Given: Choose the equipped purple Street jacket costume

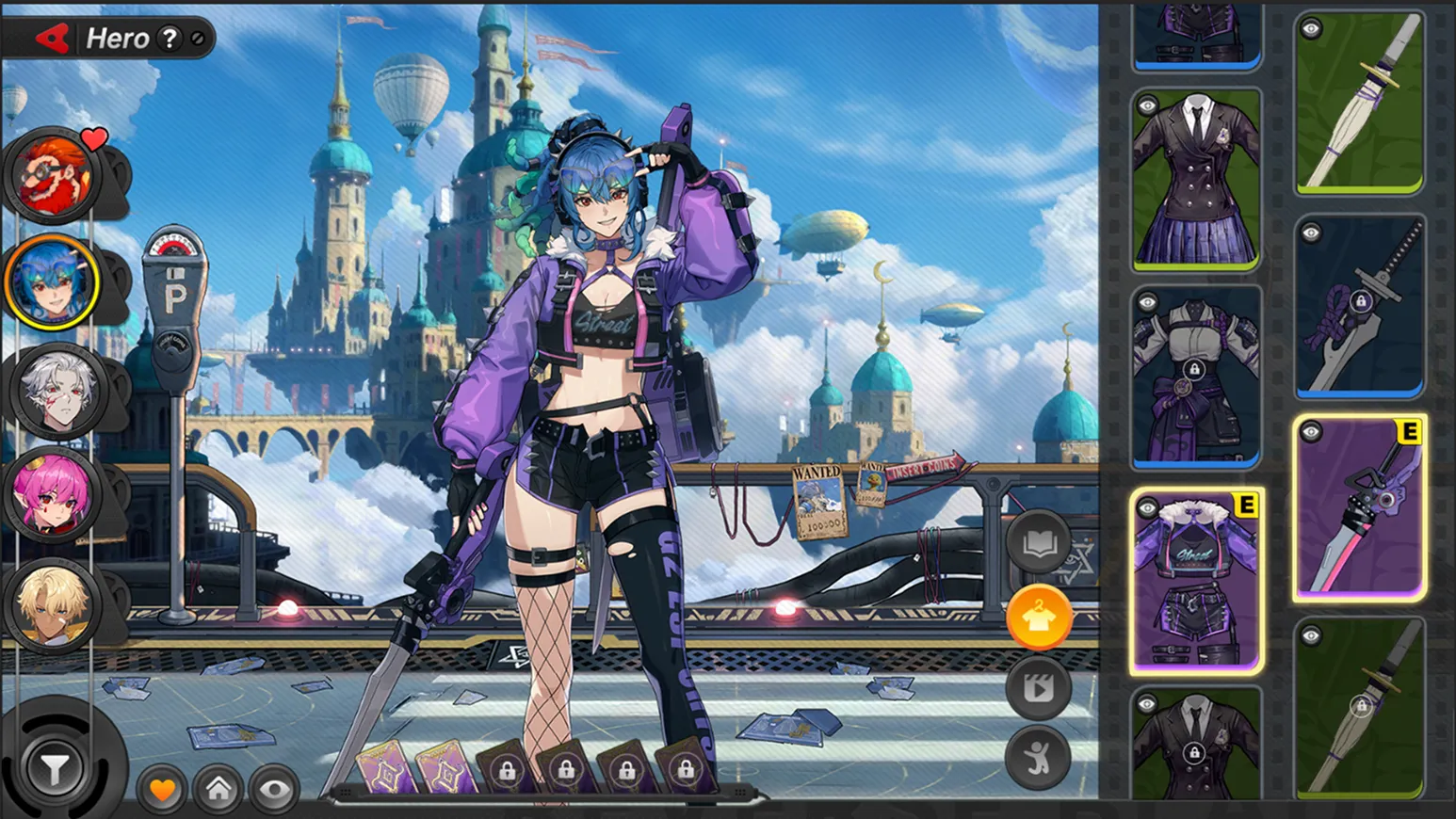Looking at the screenshot, I should [1196, 582].
